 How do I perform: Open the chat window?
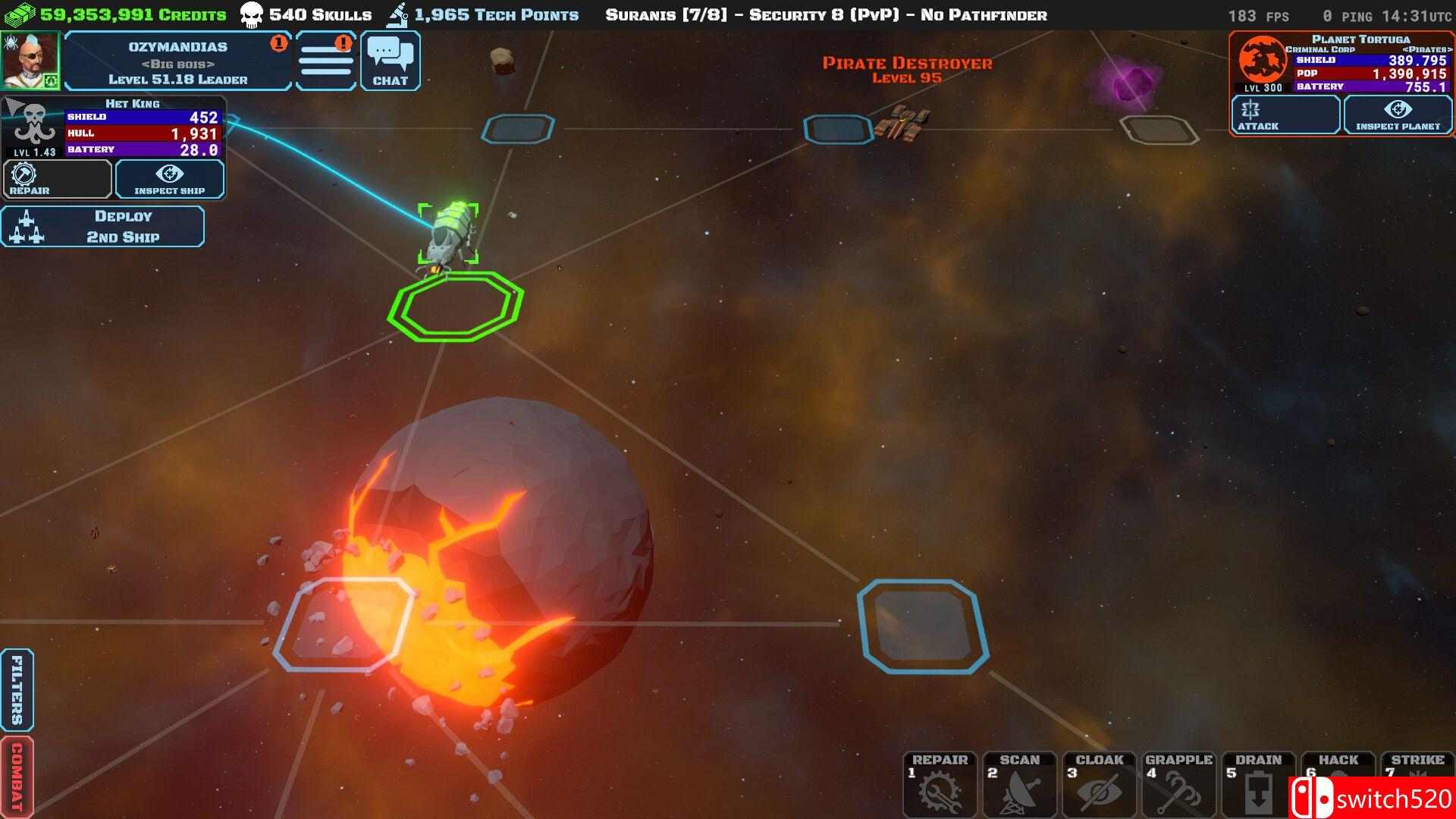coord(390,61)
